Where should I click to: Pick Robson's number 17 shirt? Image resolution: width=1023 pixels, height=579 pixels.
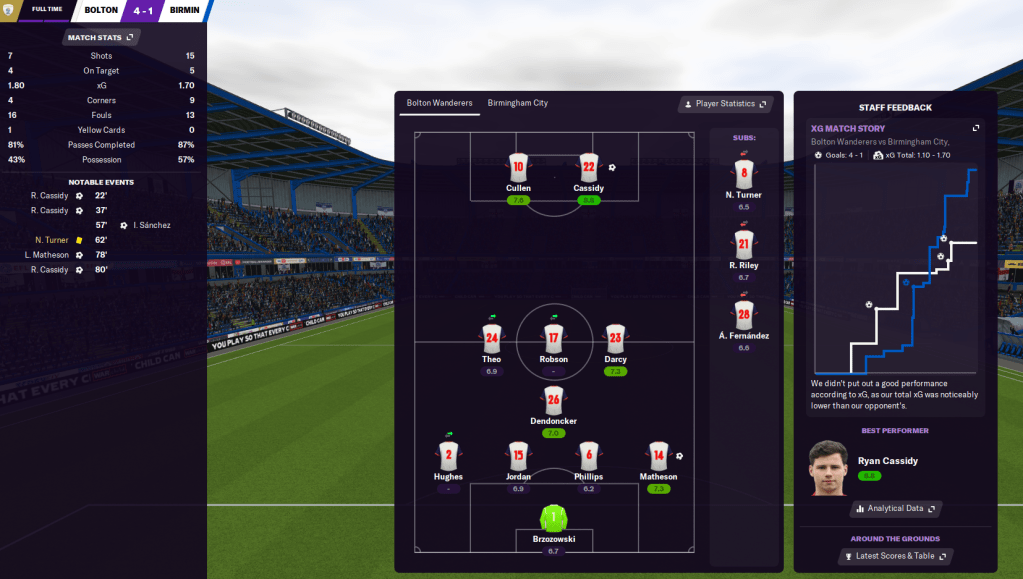click(x=553, y=338)
